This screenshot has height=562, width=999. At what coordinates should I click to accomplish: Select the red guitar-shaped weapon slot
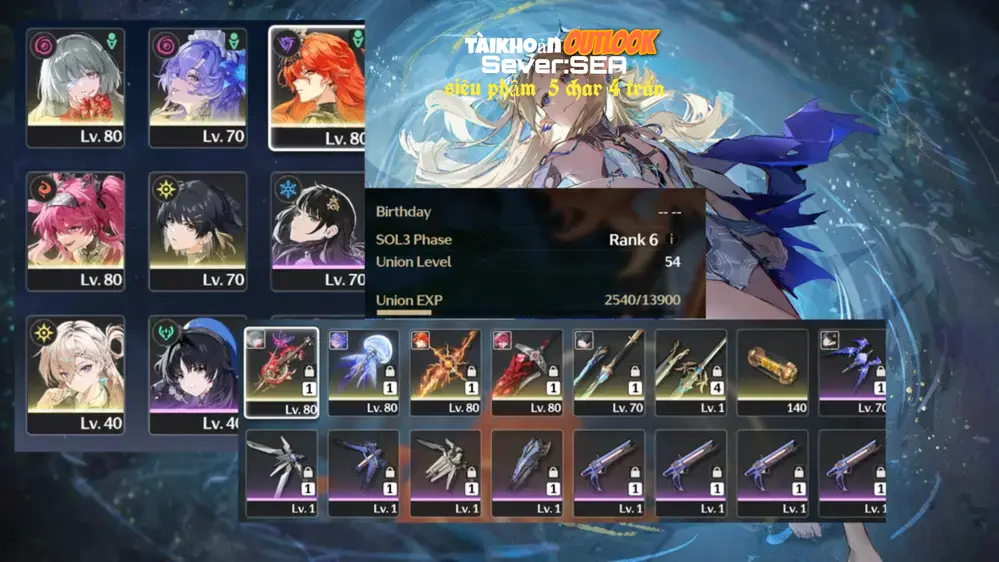[x=281, y=372]
